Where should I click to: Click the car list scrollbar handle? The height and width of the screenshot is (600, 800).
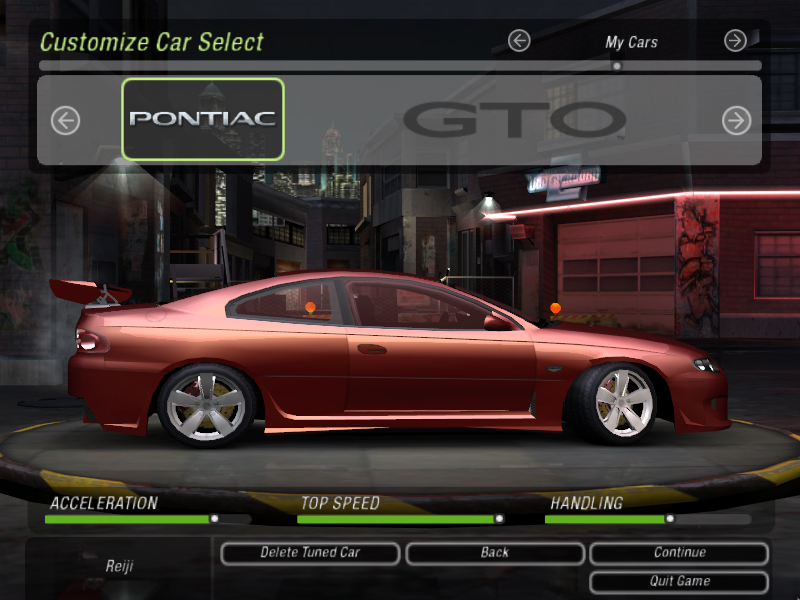point(617,66)
